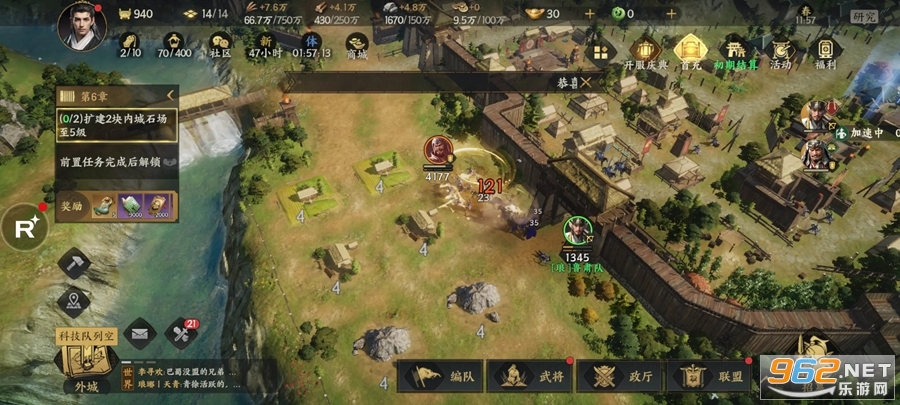Viewport: 900px width, 405px height.
Task: Open the 首充 first recharge offer
Action: coord(688,51)
